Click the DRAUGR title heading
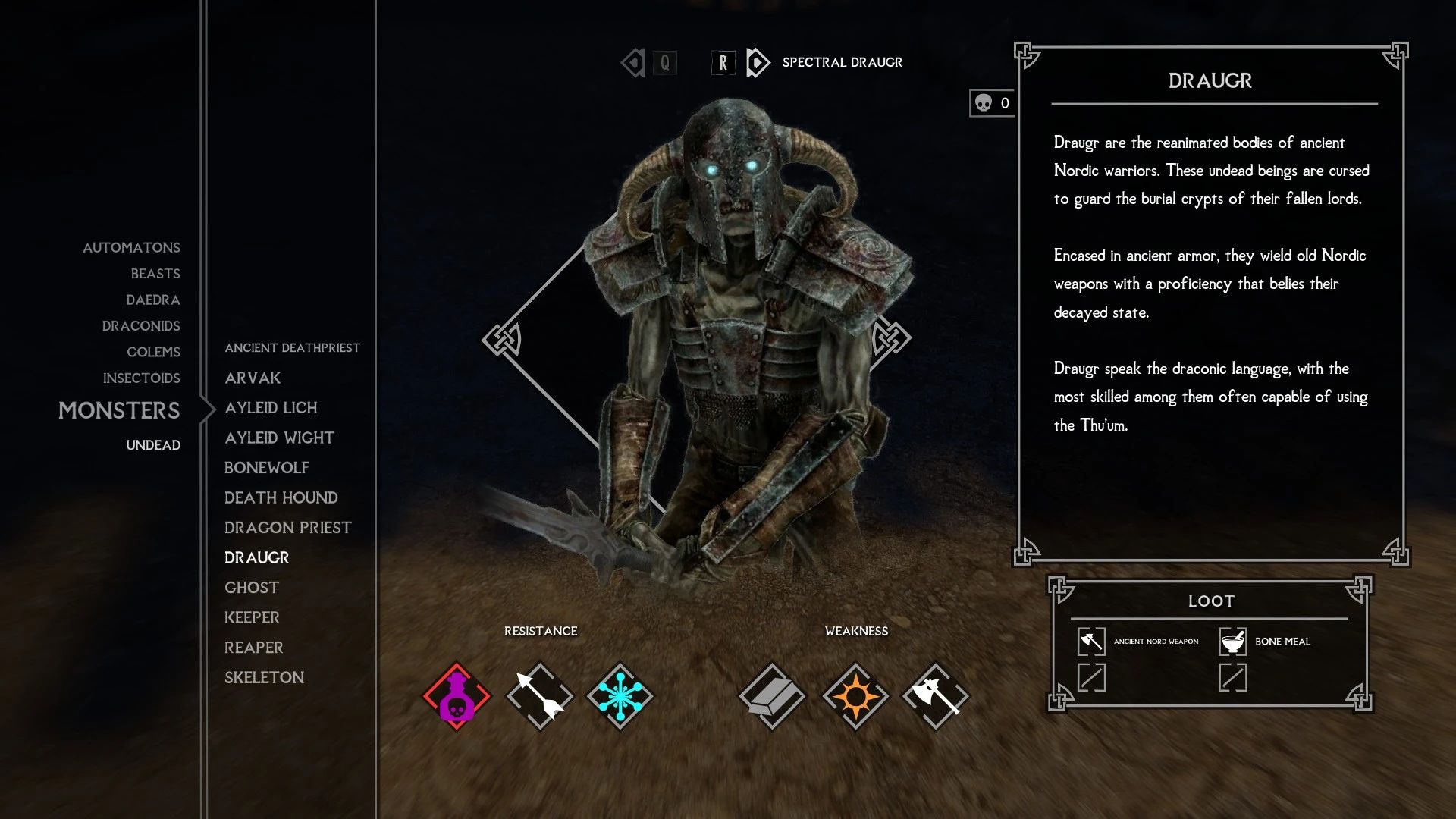 pos(1211,81)
